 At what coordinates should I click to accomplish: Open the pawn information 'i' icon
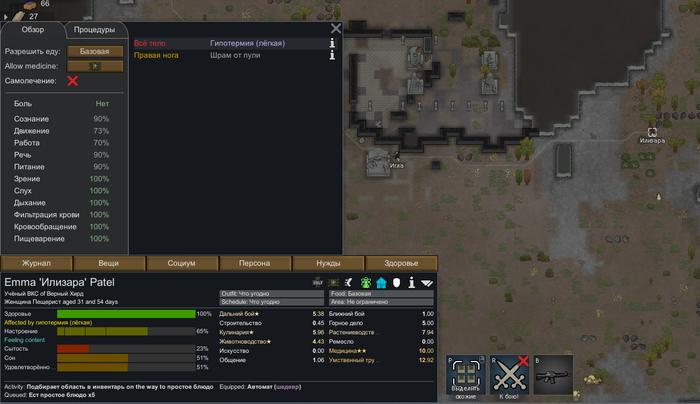tap(411, 283)
